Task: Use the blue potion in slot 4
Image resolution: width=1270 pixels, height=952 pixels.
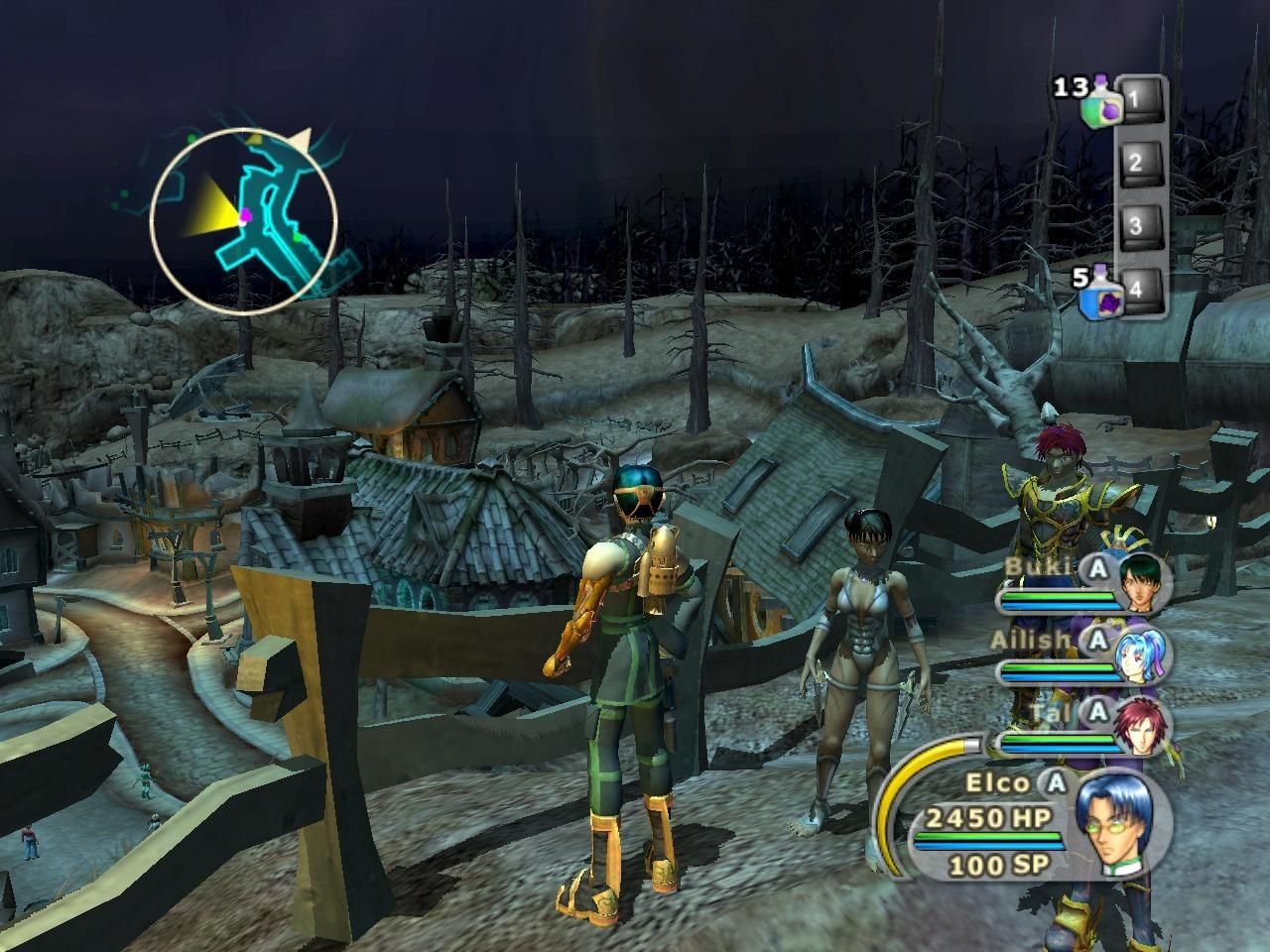Action: 1102,296
